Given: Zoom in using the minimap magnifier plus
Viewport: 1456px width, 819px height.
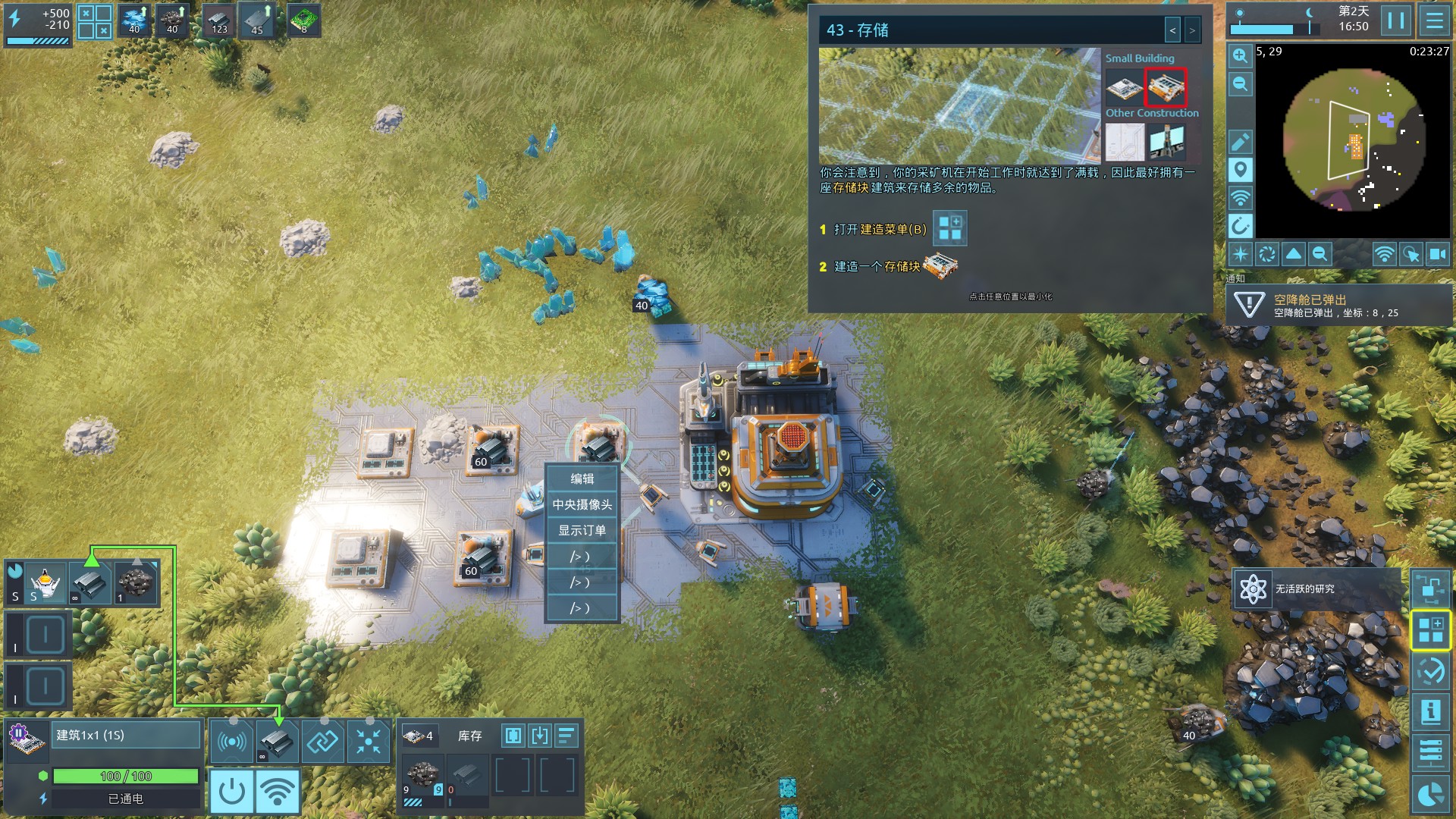Looking at the screenshot, I should [x=1240, y=56].
